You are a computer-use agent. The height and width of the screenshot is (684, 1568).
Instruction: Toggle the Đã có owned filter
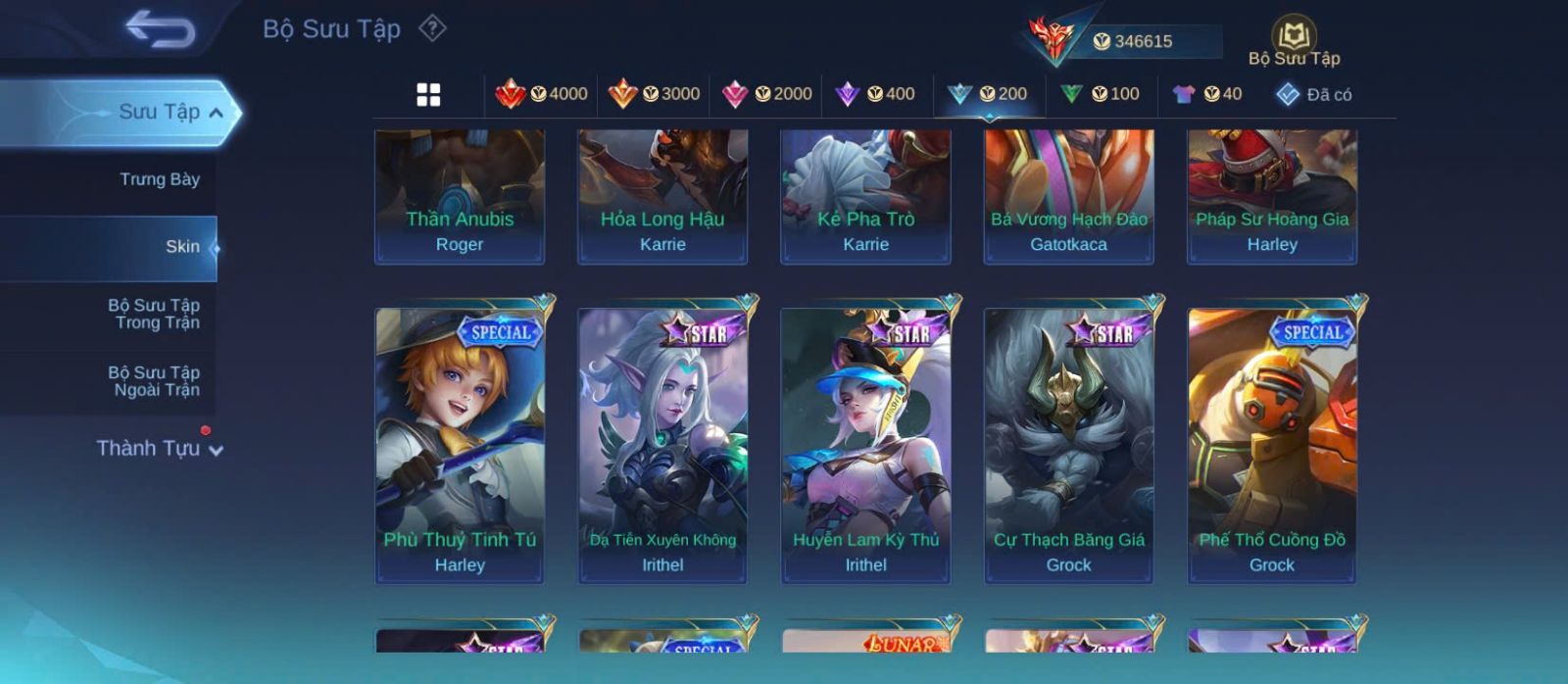1313,95
